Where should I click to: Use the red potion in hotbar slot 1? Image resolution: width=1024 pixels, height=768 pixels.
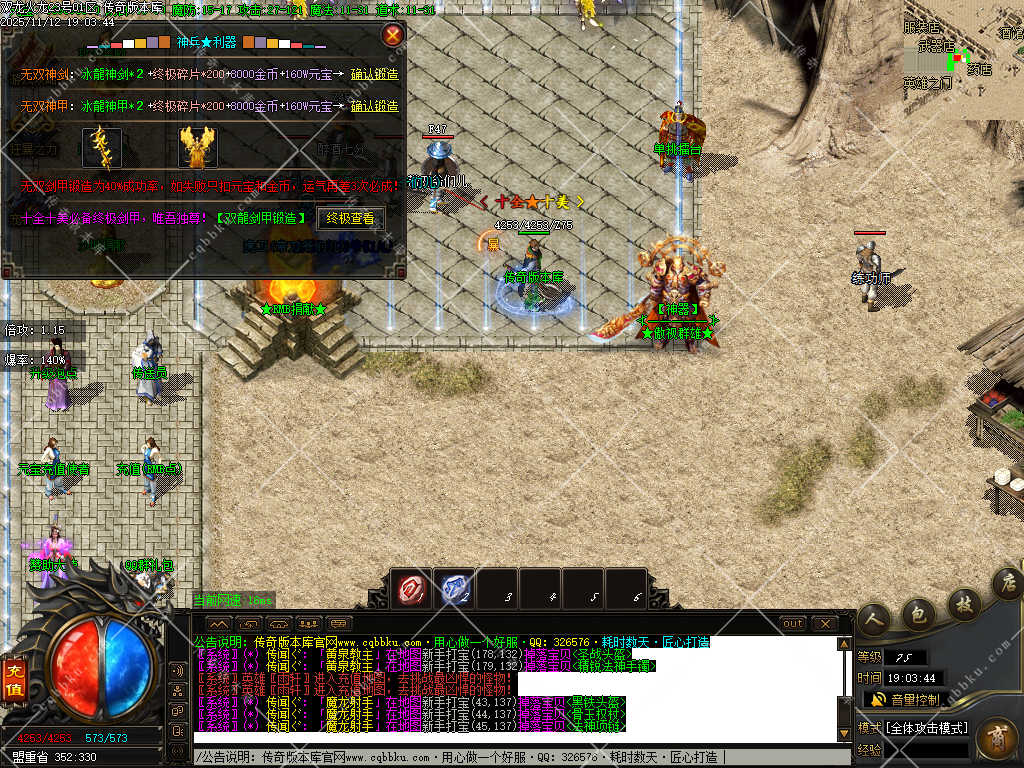(411, 589)
